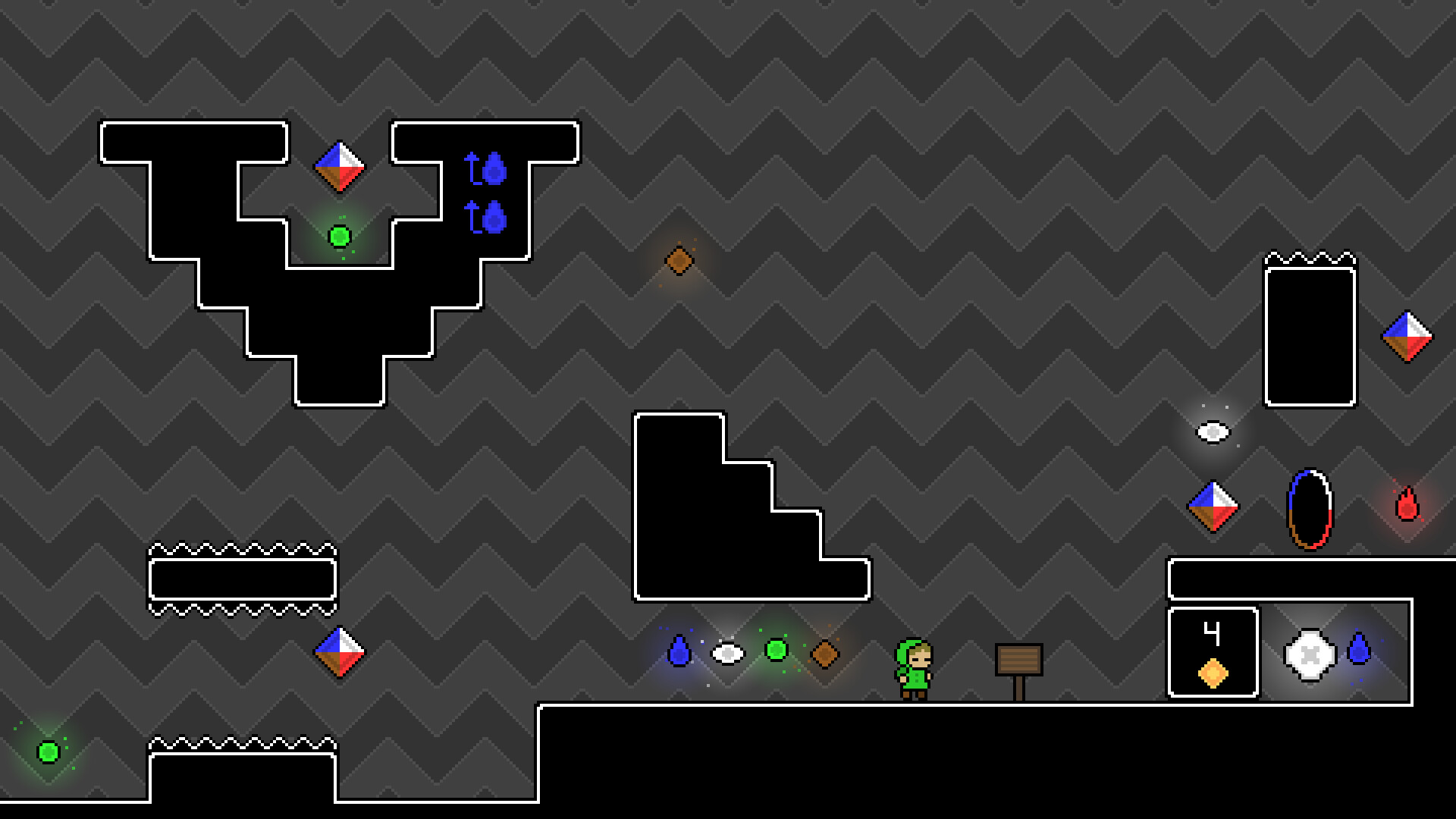
Task: Select the orange diamond under the number 4
Action: tap(1213, 674)
